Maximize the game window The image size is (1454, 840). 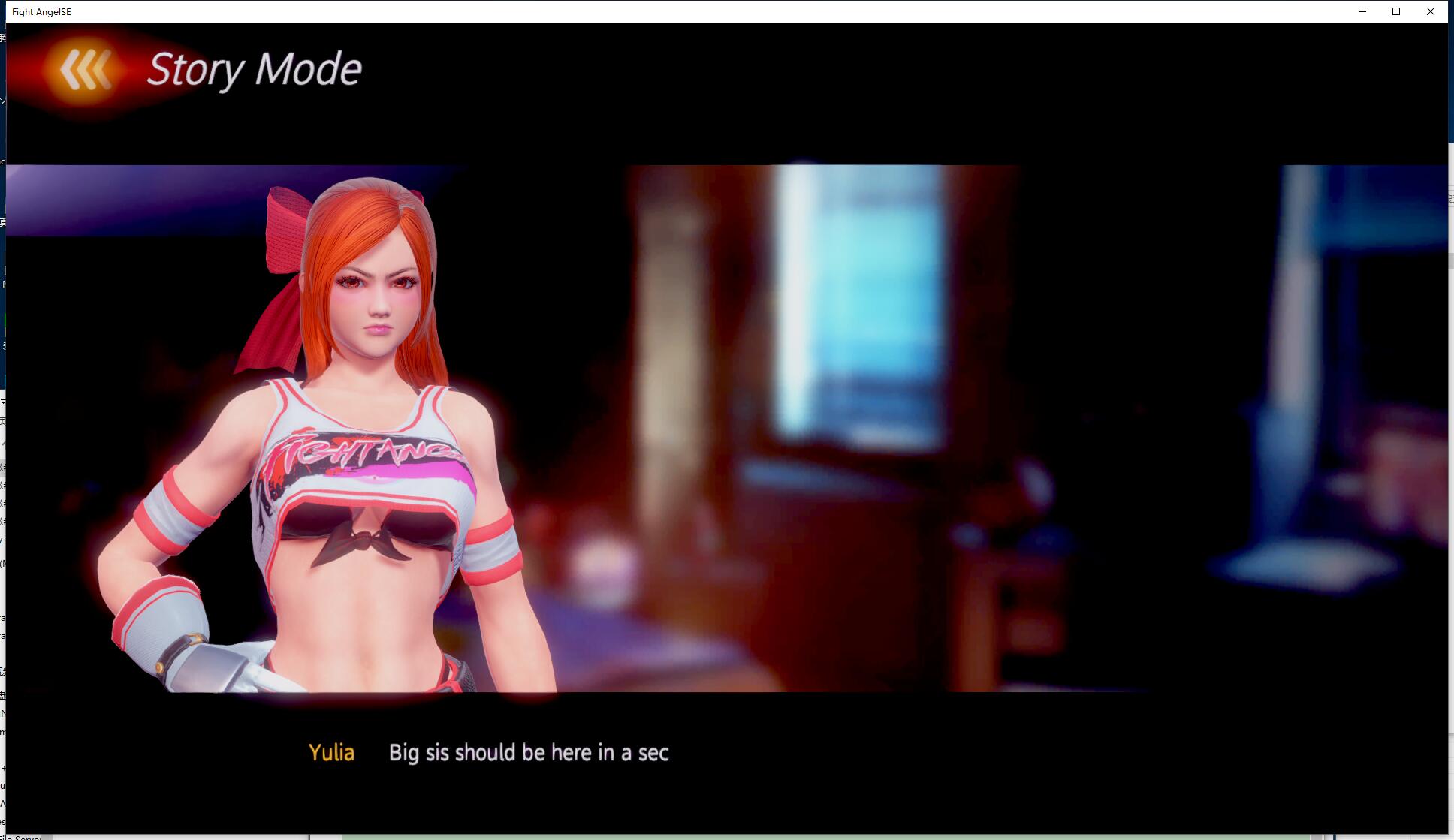point(1396,11)
